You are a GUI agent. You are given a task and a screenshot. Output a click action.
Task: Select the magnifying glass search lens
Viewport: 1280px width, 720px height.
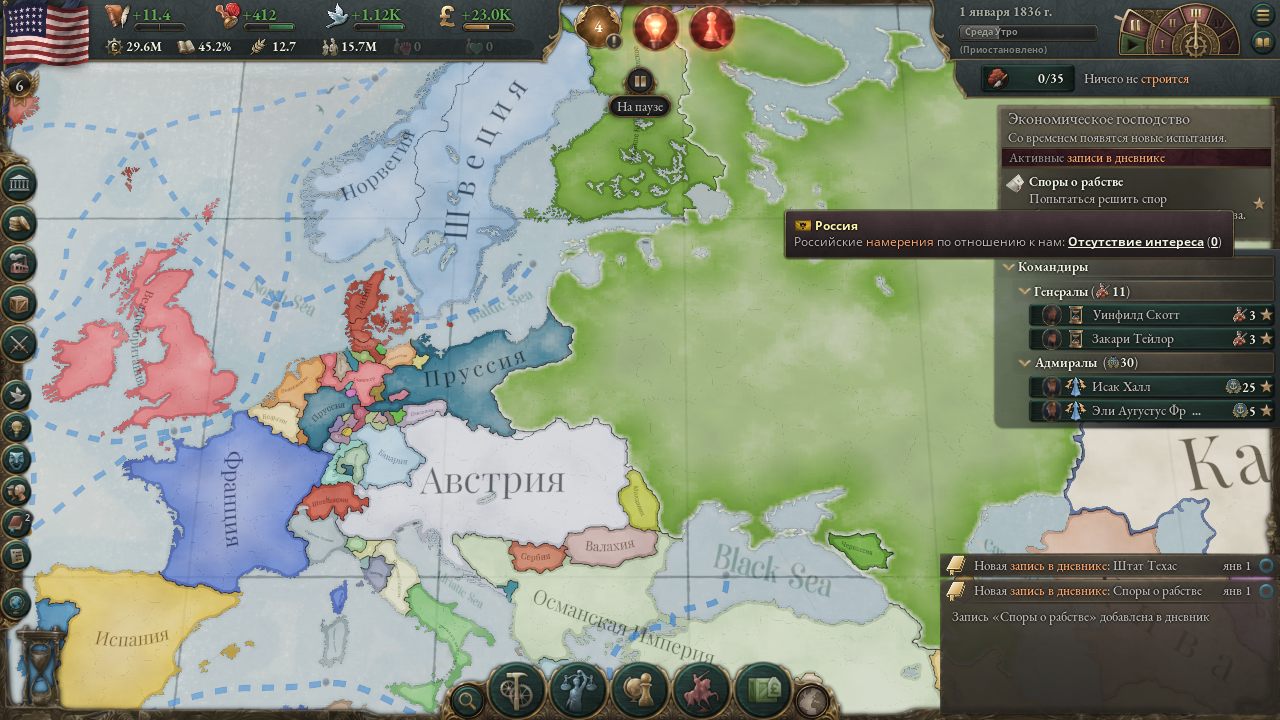pos(468,700)
